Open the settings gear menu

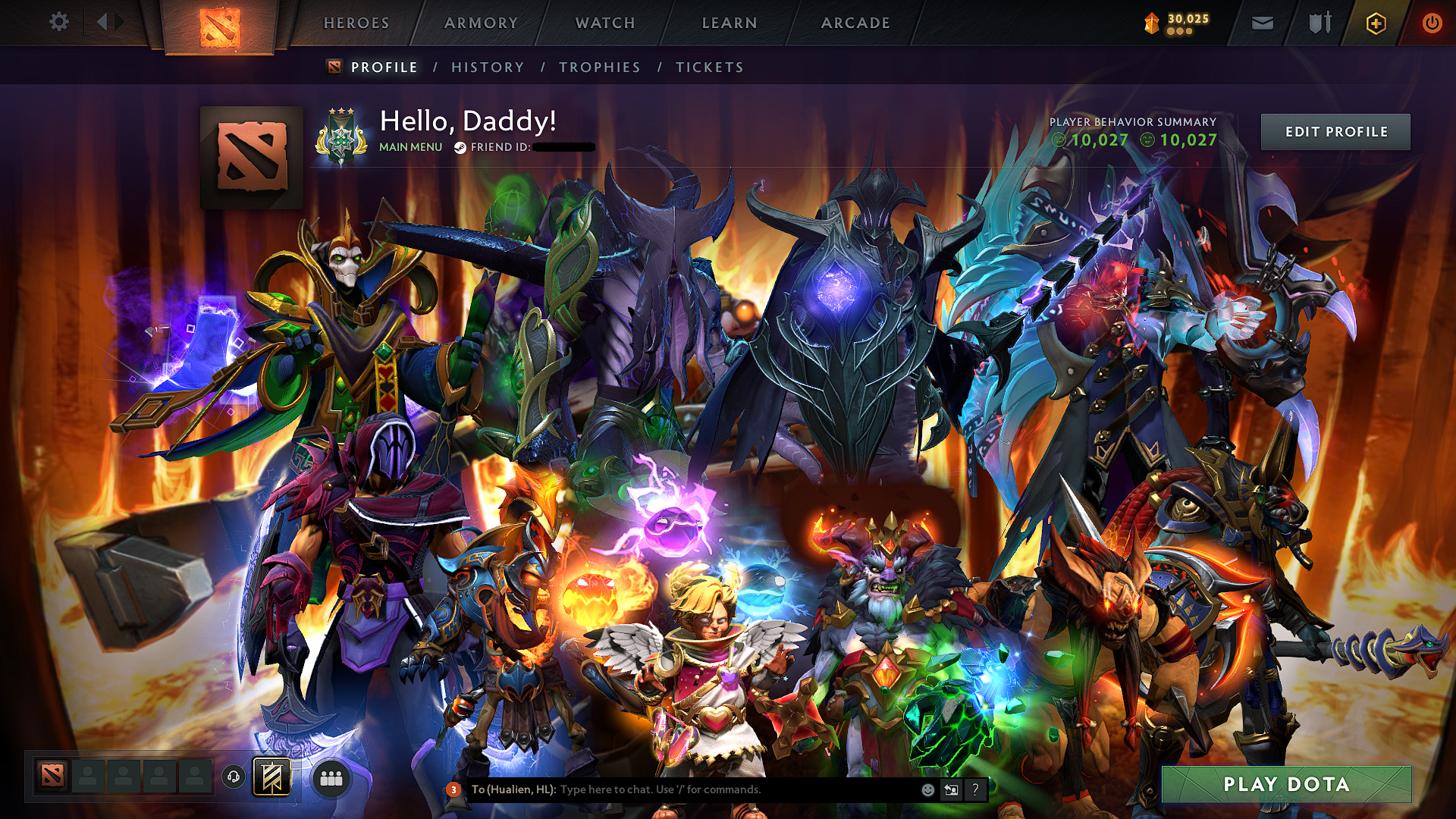click(59, 22)
